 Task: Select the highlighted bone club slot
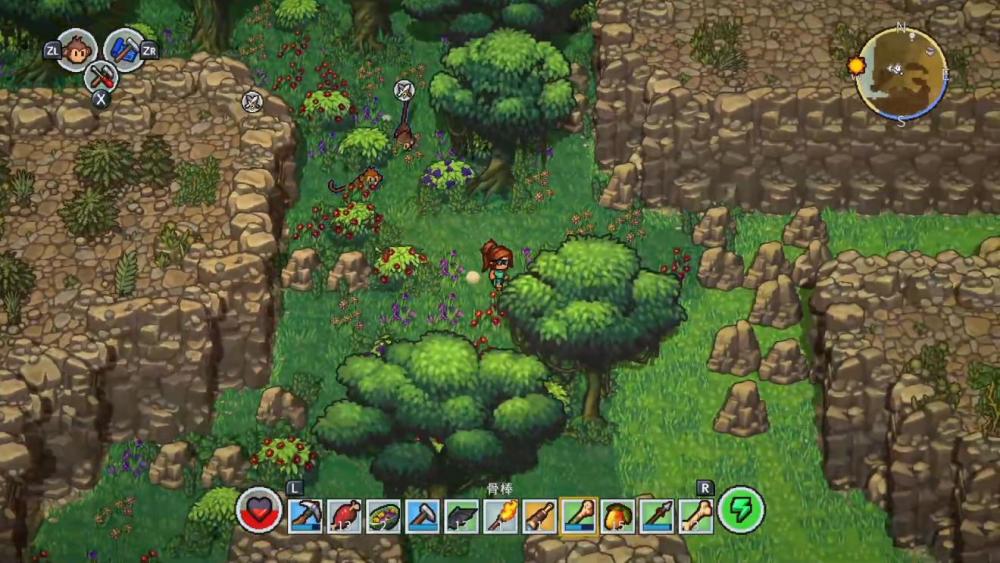579,516
